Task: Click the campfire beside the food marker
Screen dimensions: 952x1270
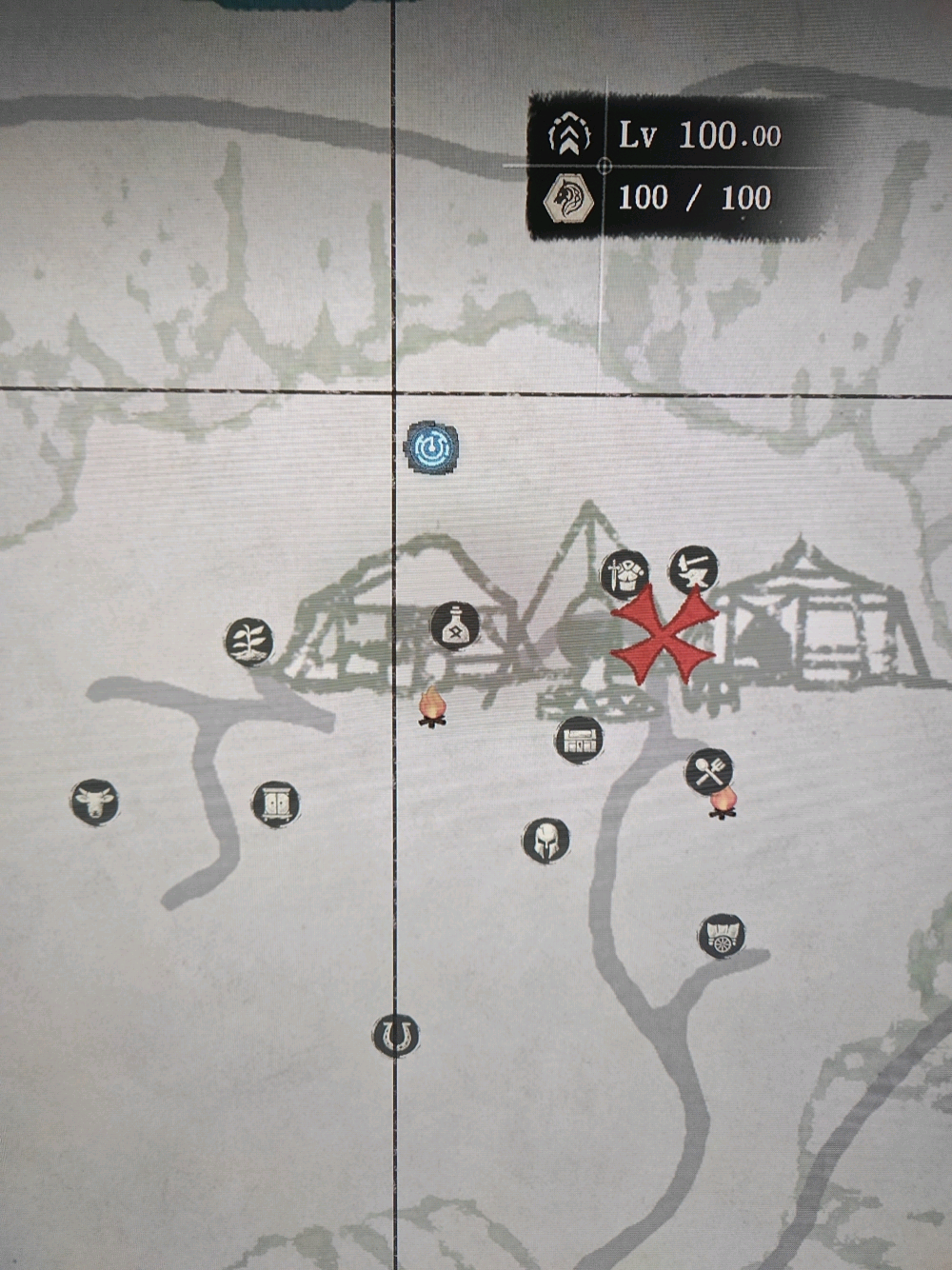Action: tap(724, 804)
